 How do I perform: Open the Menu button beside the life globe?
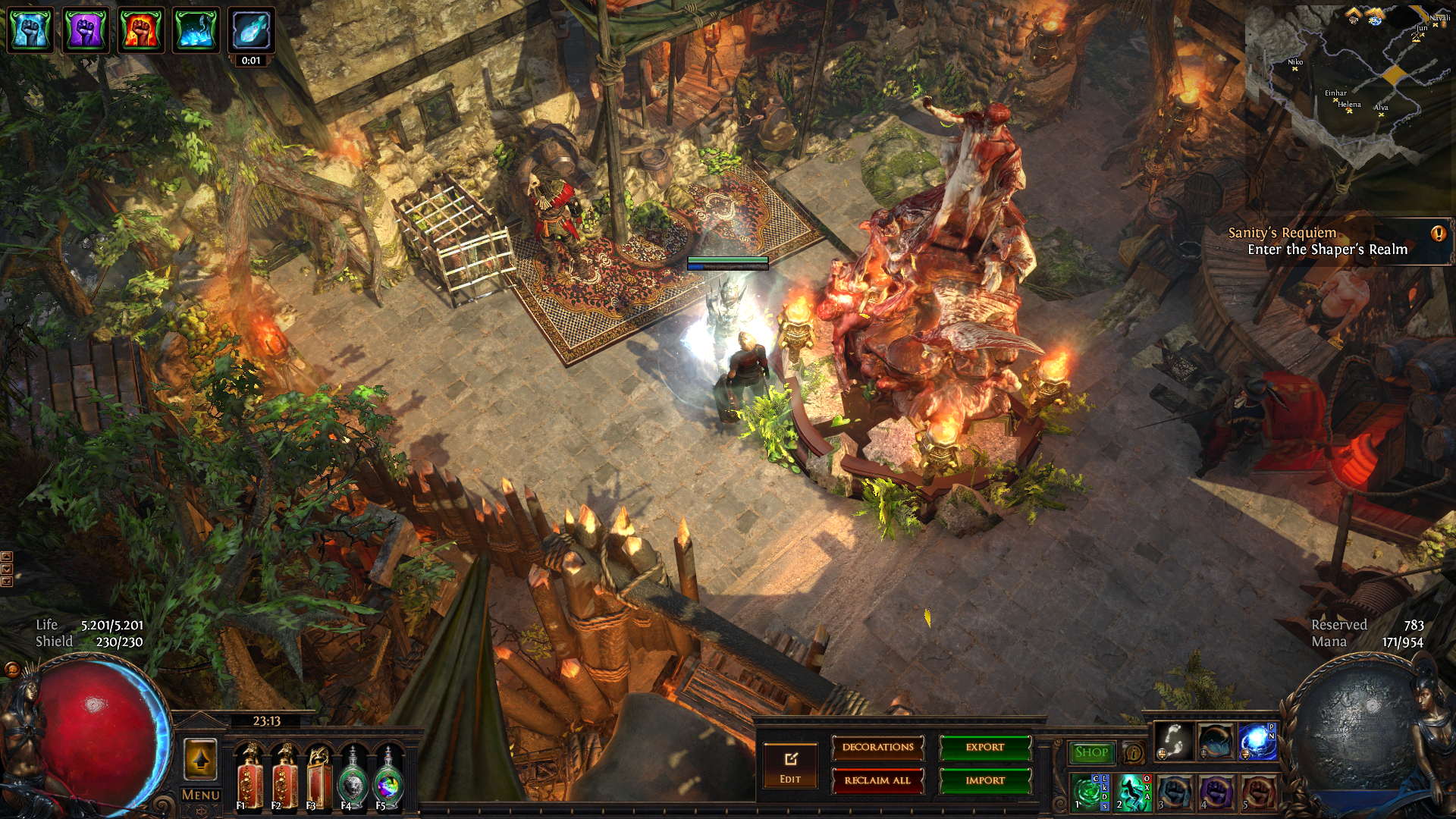coord(200,795)
